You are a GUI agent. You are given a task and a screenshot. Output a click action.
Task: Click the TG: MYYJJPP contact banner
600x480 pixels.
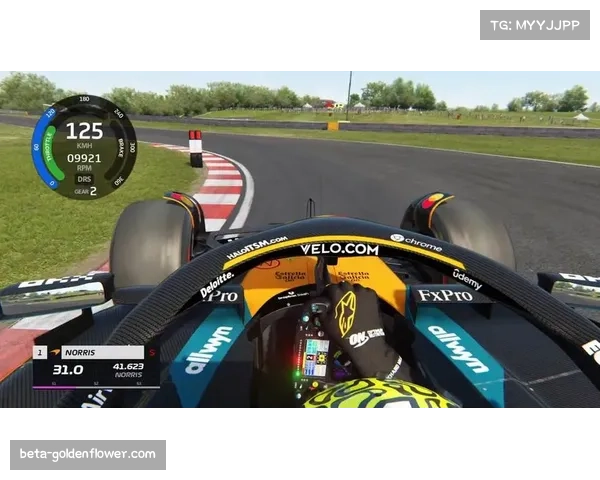pyautogui.click(x=535, y=24)
